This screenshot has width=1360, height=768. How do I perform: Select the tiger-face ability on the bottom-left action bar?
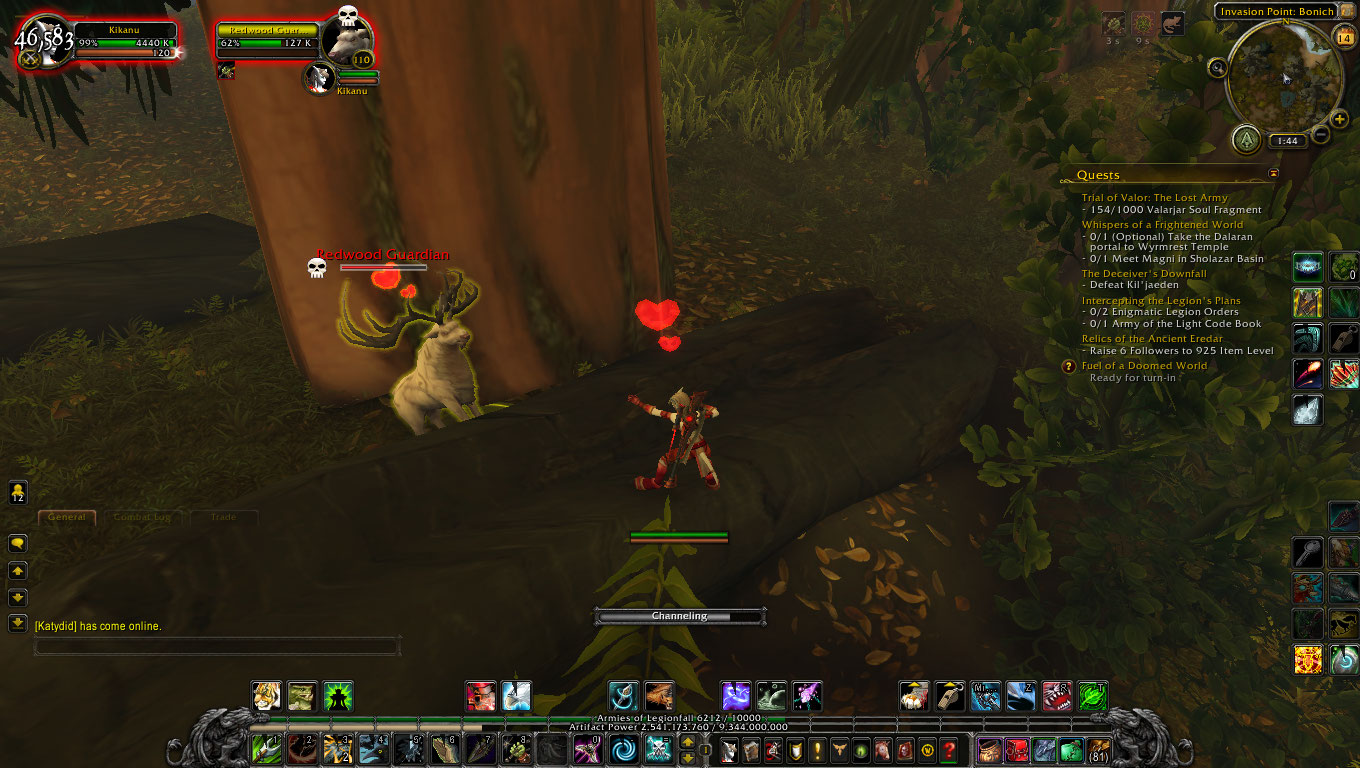pyautogui.click(x=266, y=697)
